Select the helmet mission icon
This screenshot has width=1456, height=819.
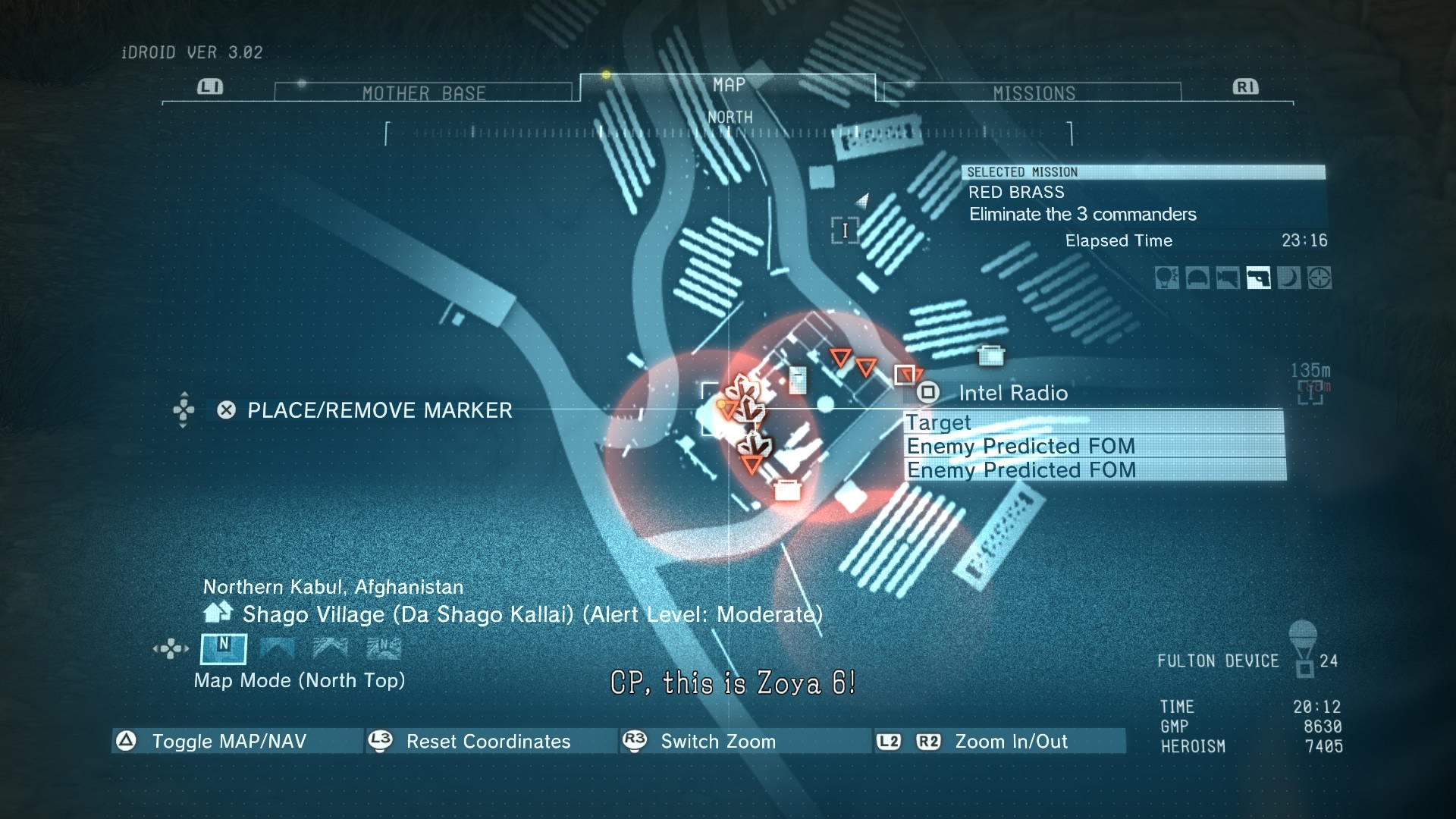pos(1197,278)
